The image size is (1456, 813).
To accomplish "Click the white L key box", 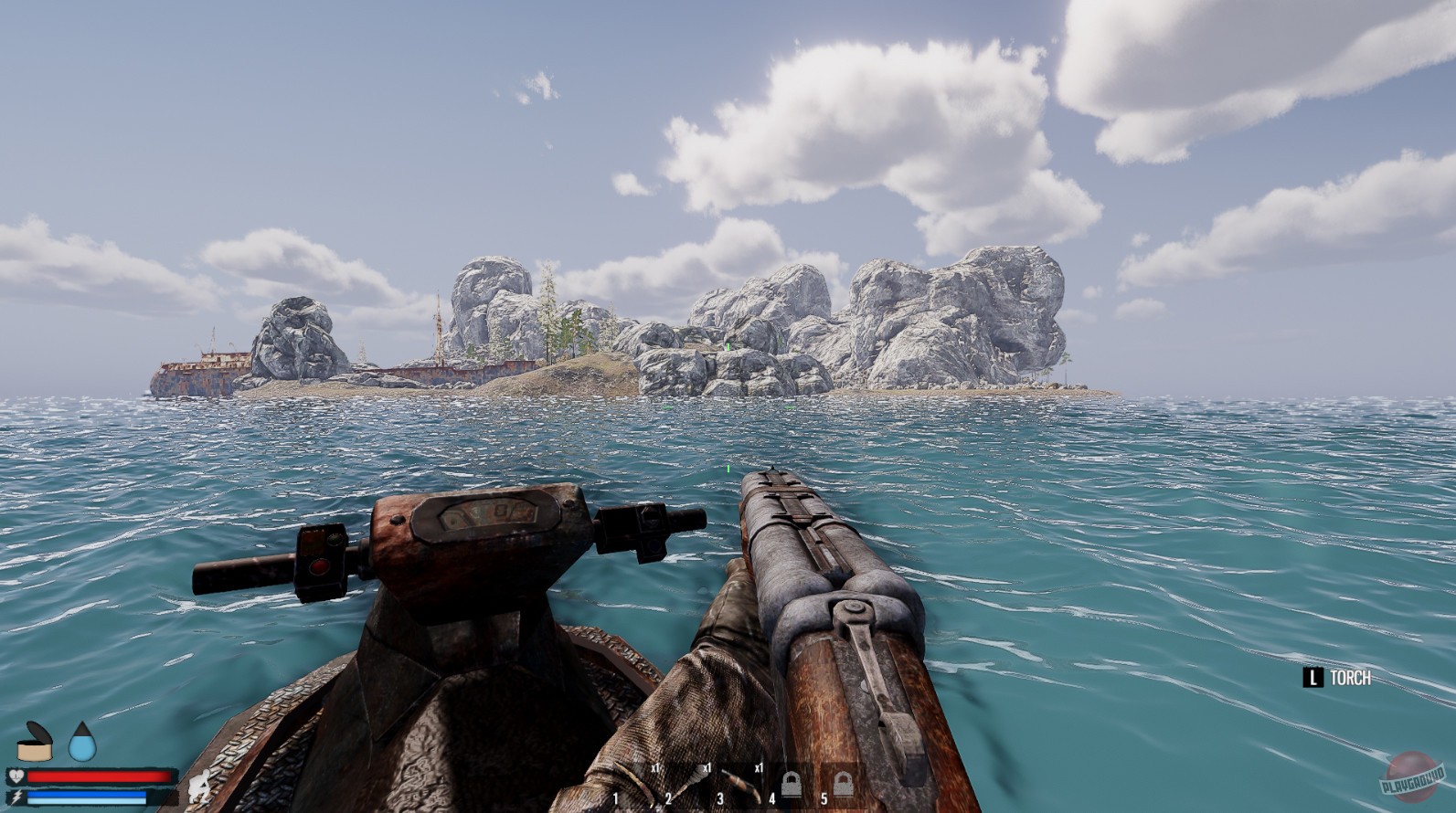I will pyautogui.click(x=1313, y=678).
